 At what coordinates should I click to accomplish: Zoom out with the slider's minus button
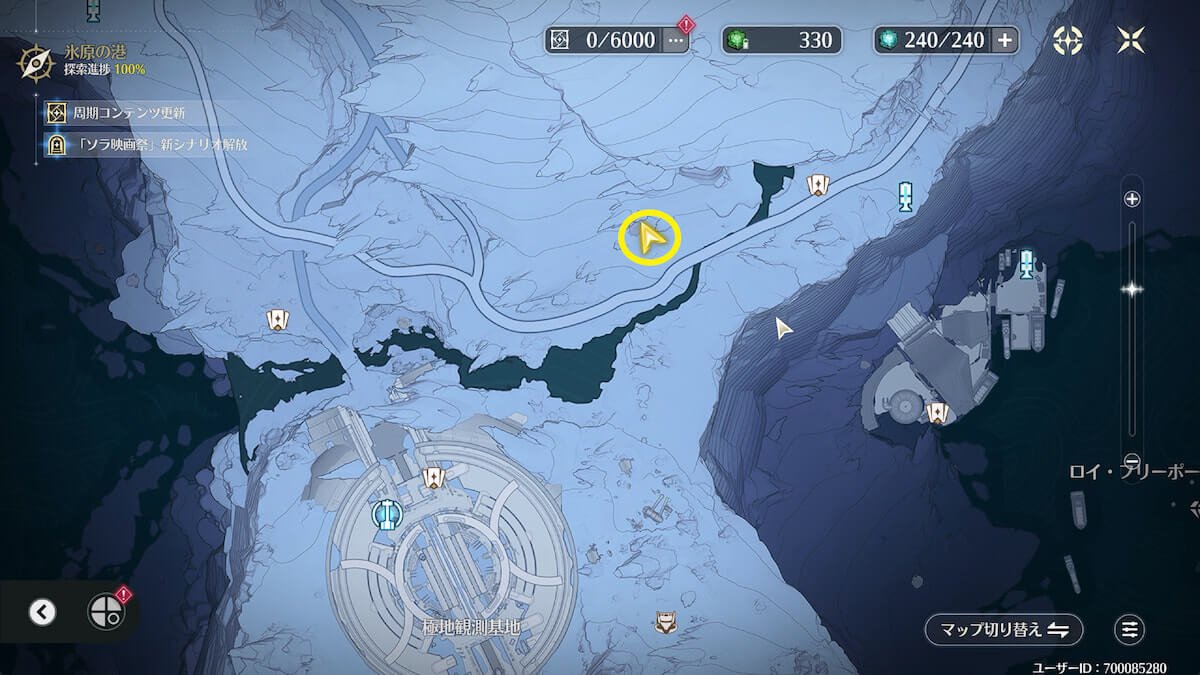[1132, 461]
